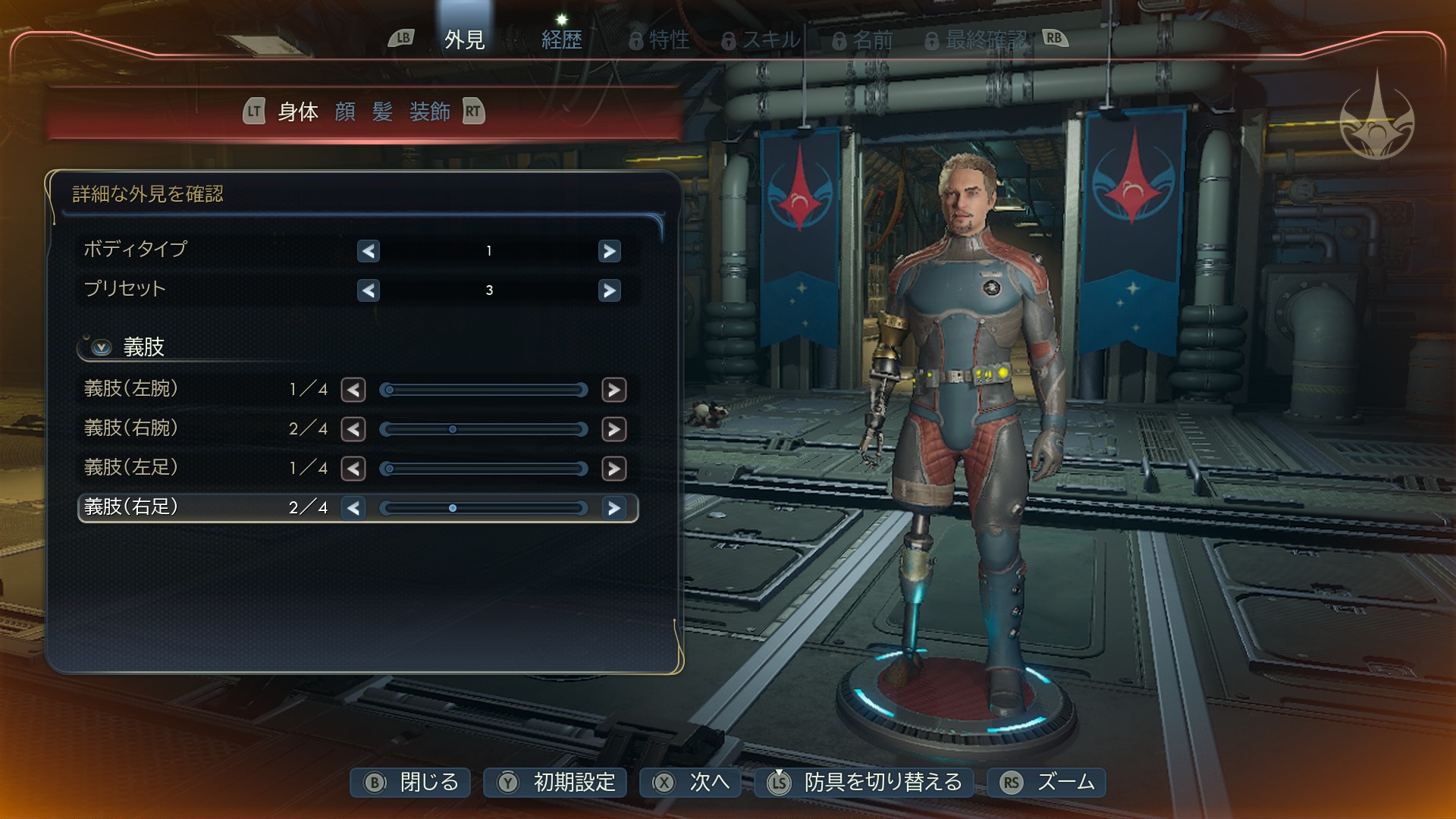Close the menu with 閉じる
Screen dimensions: 1456x819
click(x=410, y=783)
